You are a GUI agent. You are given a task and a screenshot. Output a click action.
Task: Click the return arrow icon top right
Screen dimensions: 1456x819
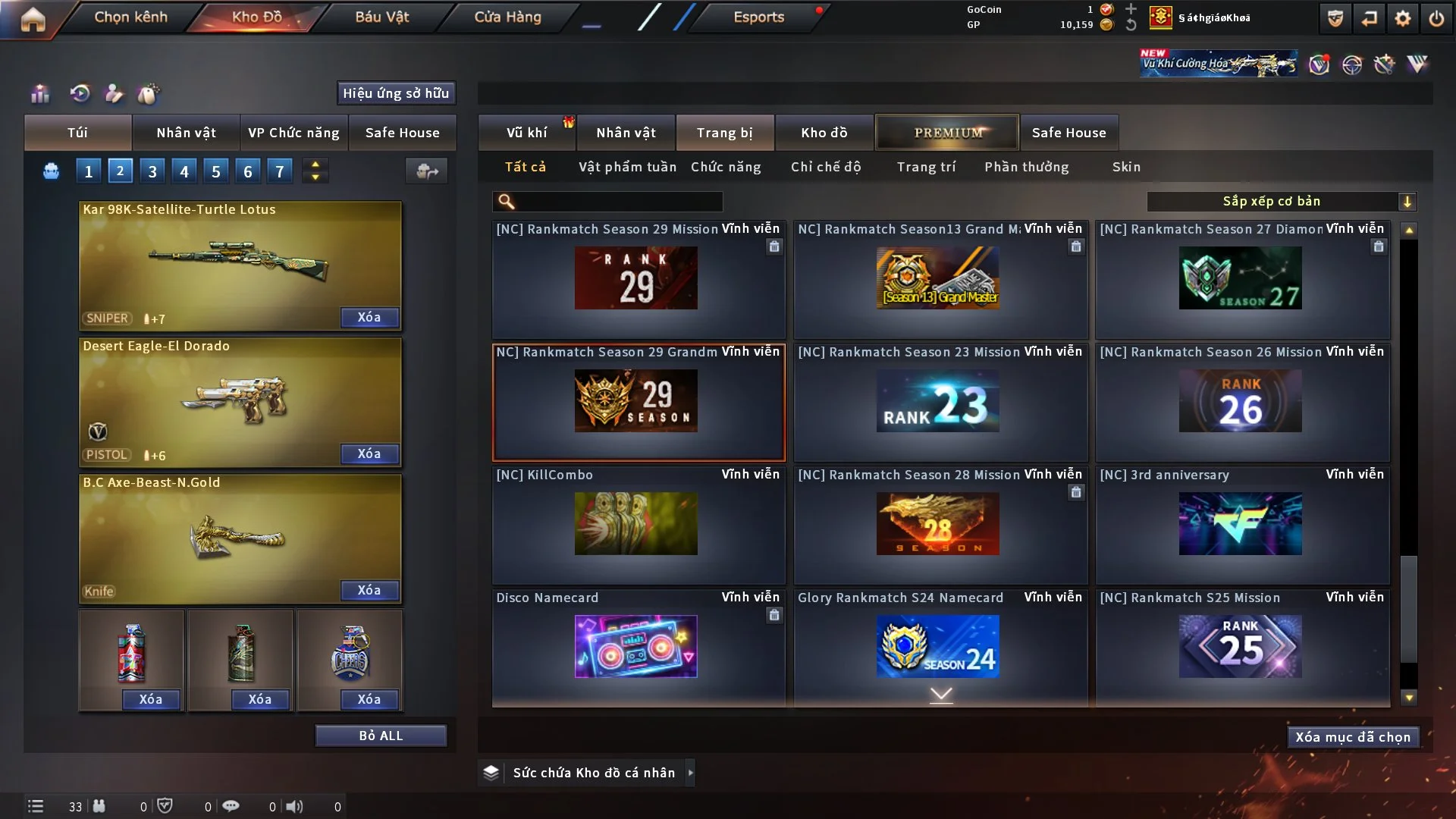click(1369, 17)
